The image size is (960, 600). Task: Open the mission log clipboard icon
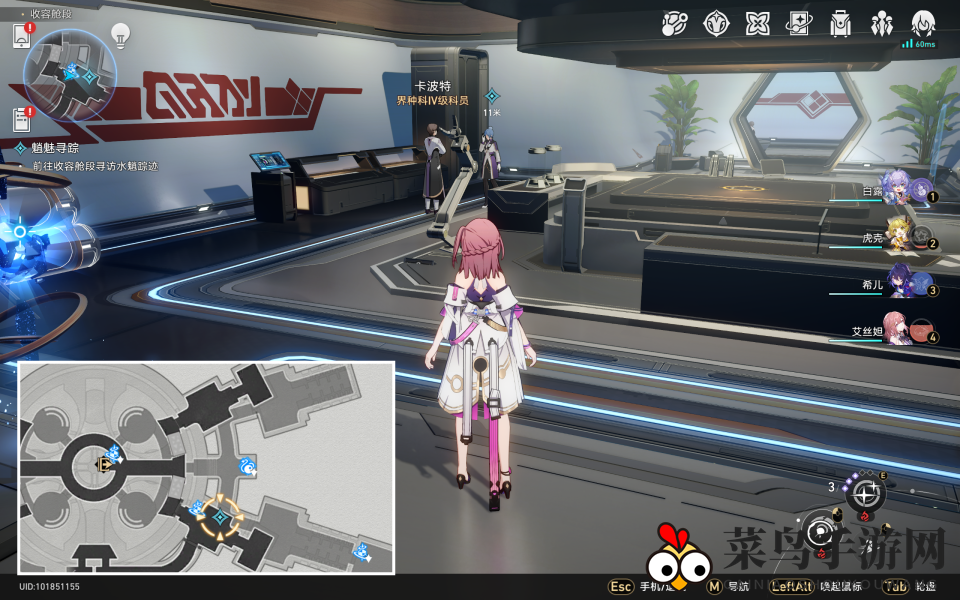[x=22, y=119]
